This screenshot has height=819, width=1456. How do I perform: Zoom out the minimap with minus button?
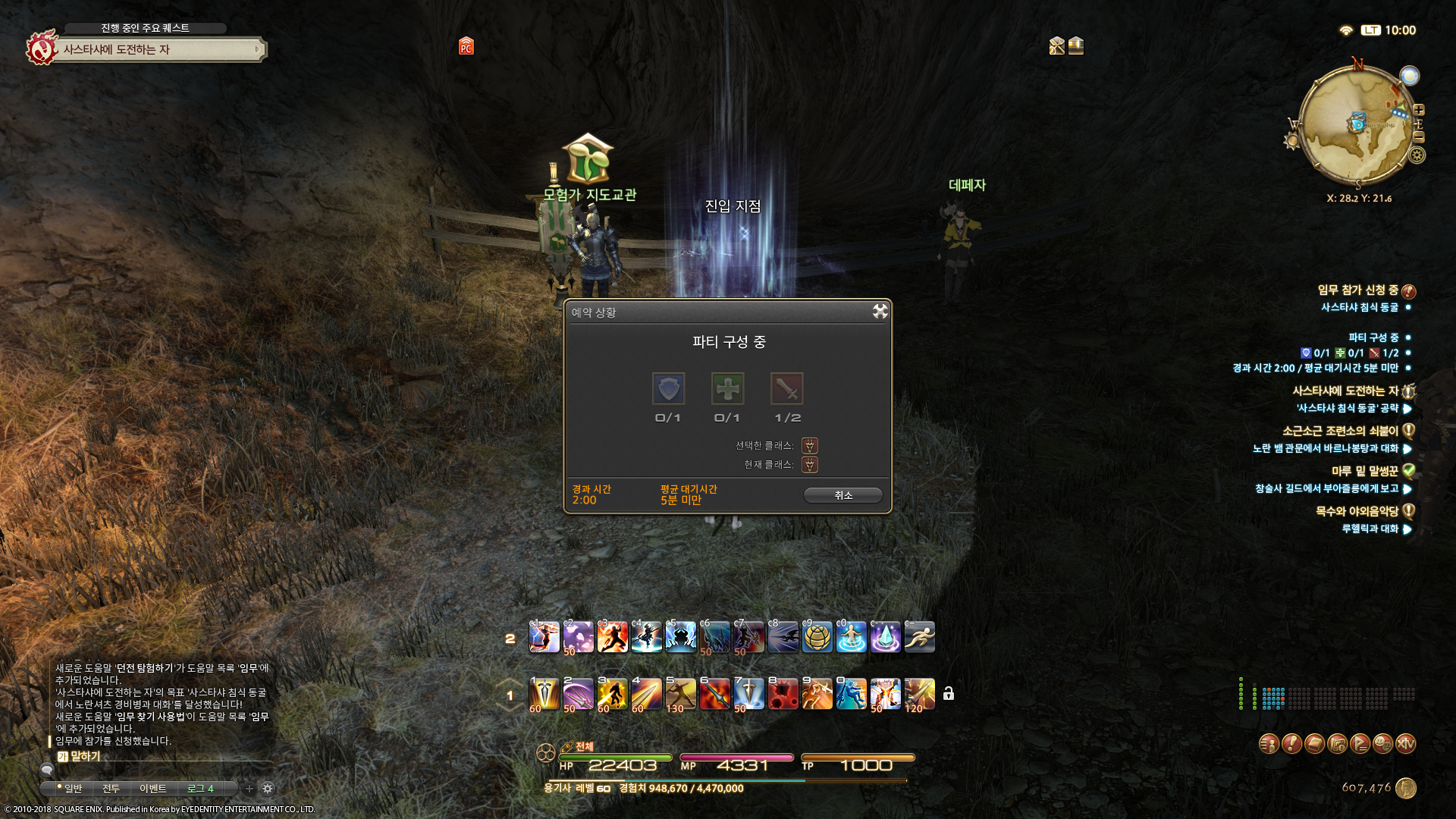(1419, 137)
